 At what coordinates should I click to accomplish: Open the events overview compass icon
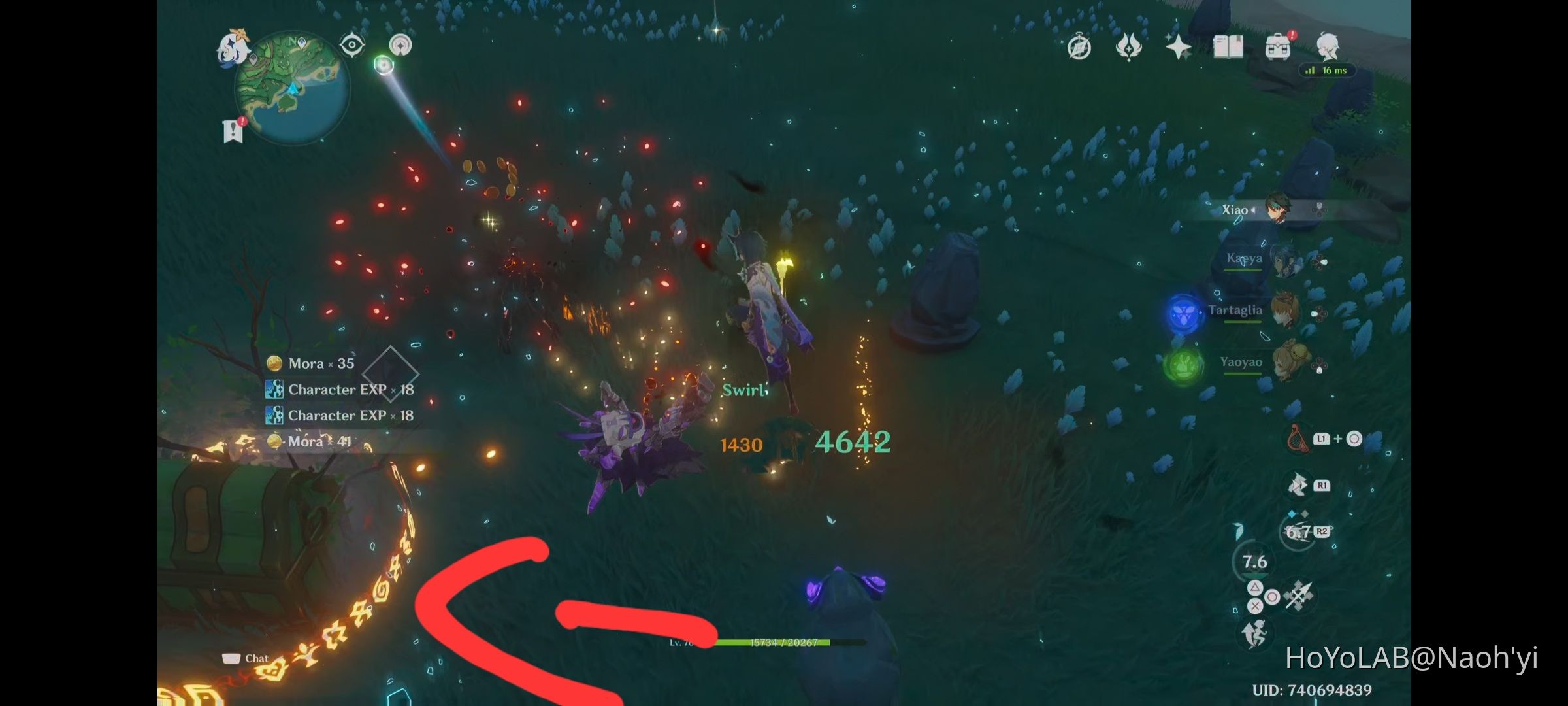pyautogui.click(x=1079, y=46)
